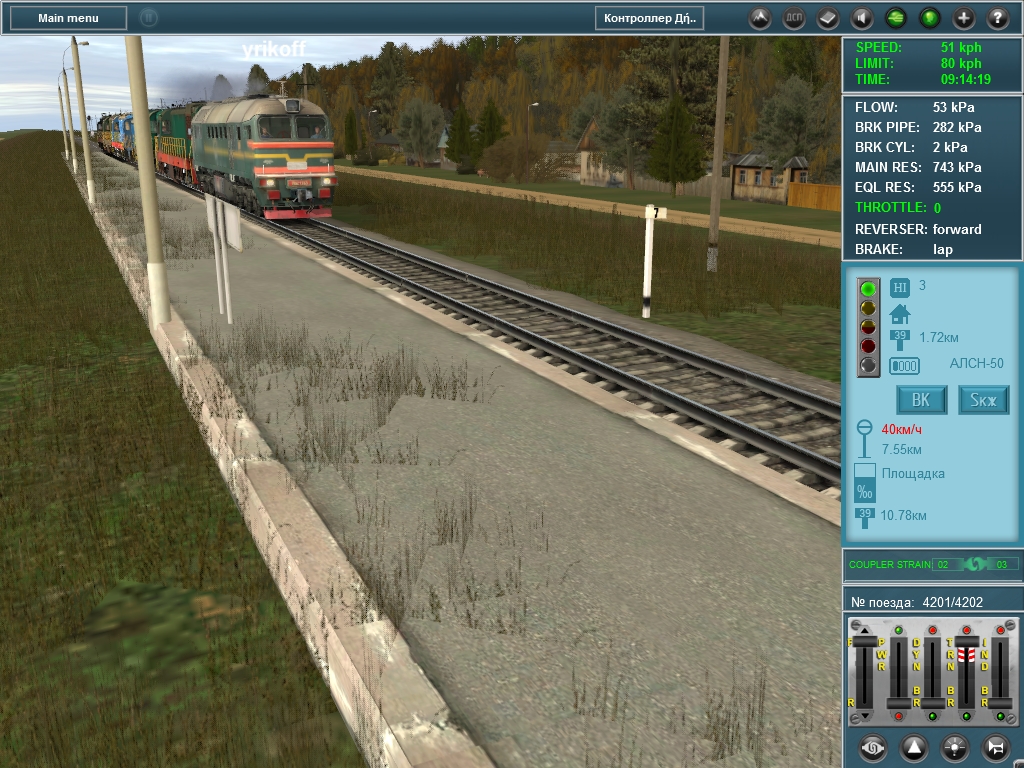Open the ДСП dispatcher button
The height and width of the screenshot is (768, 1024).
pyautogui.click(x=794, y=18)
